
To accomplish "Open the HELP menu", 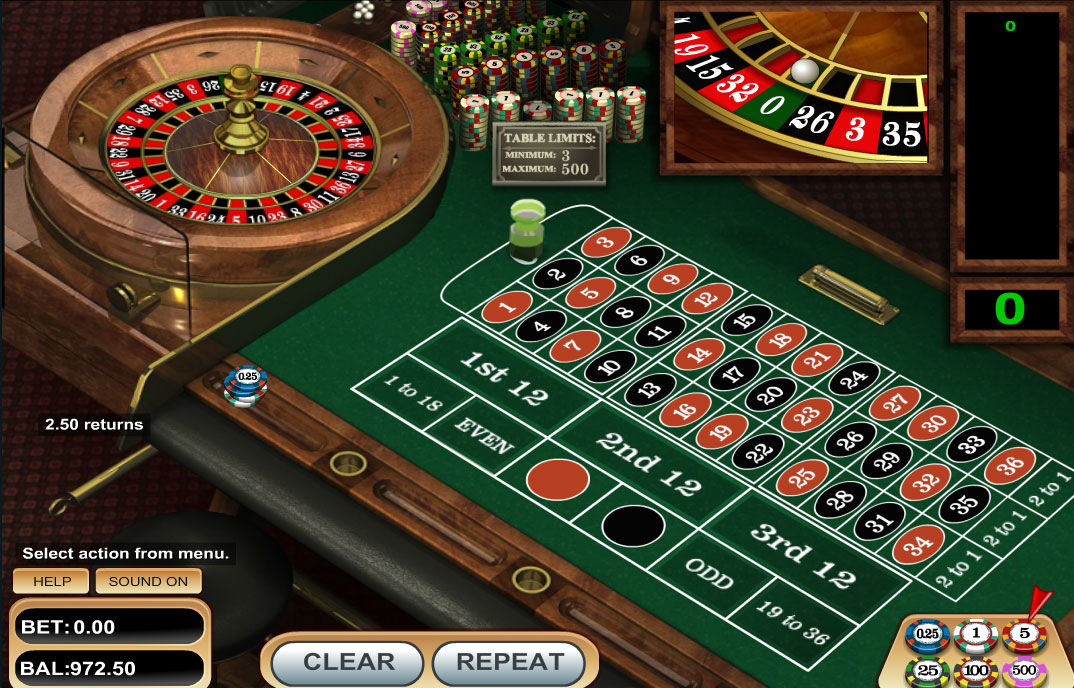I will point(52,581).
